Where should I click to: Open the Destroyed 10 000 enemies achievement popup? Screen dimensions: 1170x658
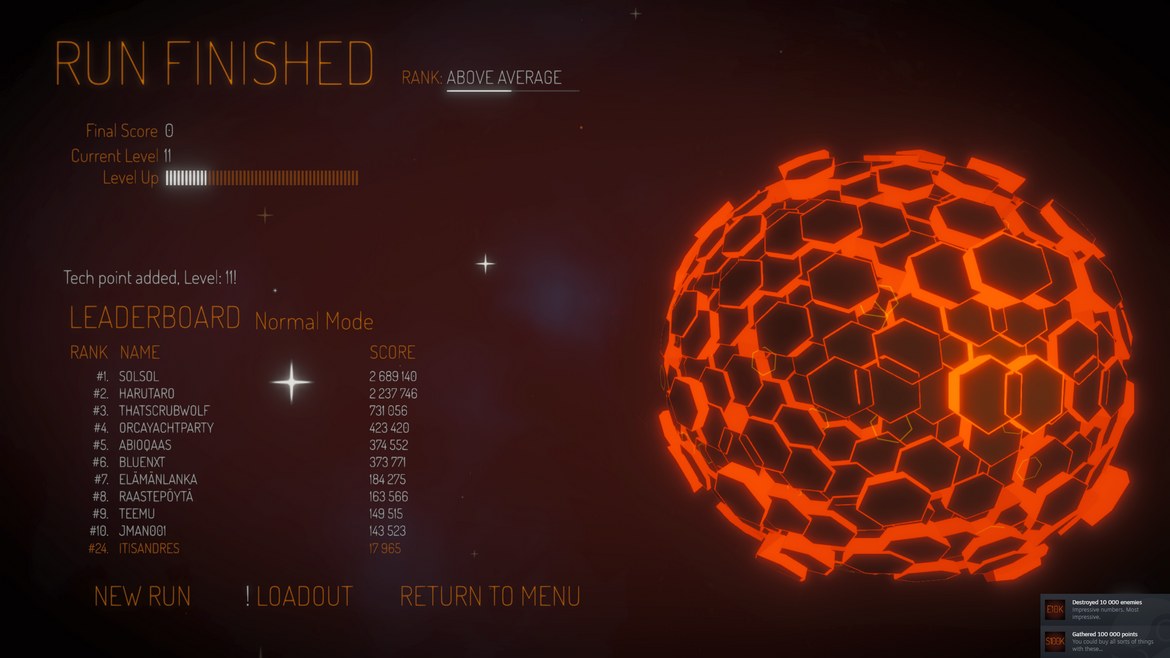[1104, 609]
